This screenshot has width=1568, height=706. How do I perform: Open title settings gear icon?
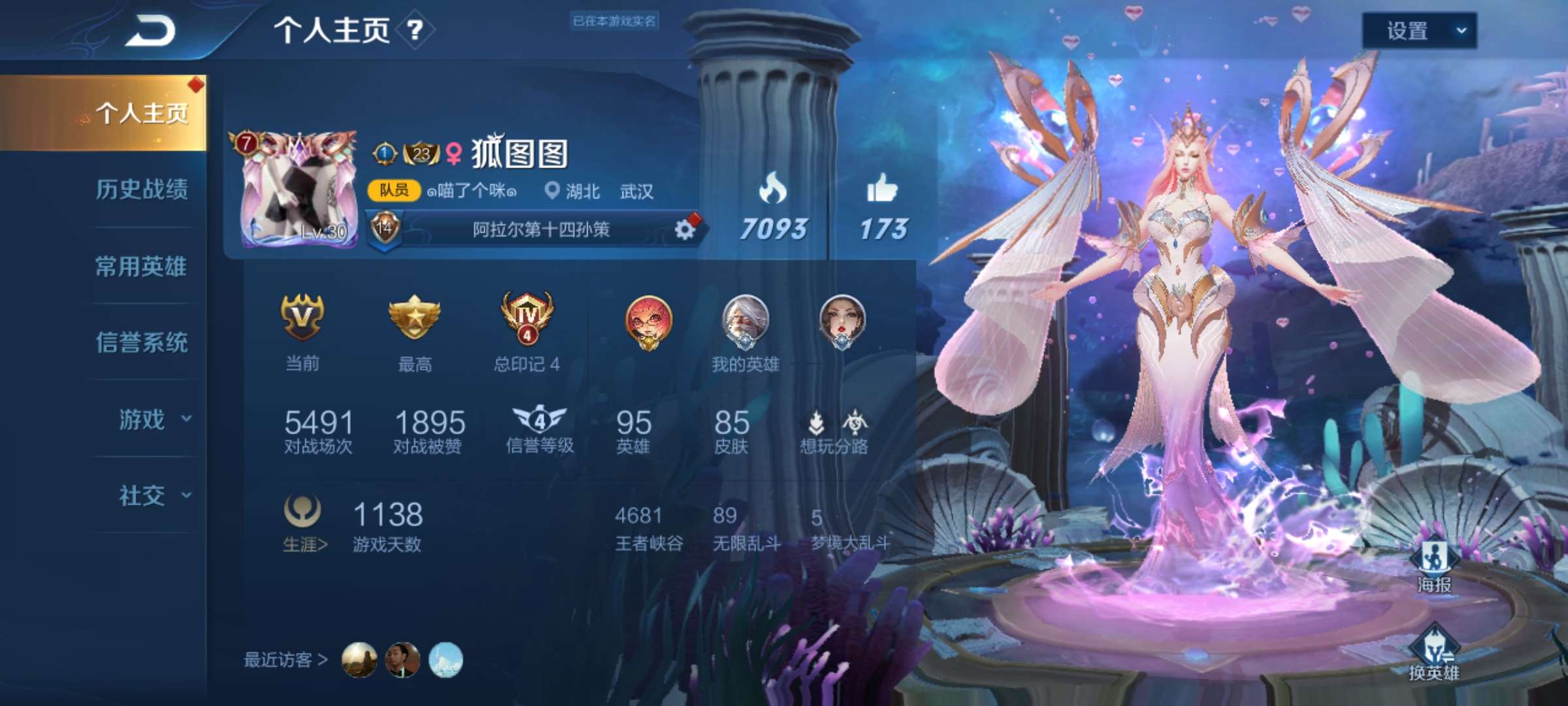tap(684, 229)
